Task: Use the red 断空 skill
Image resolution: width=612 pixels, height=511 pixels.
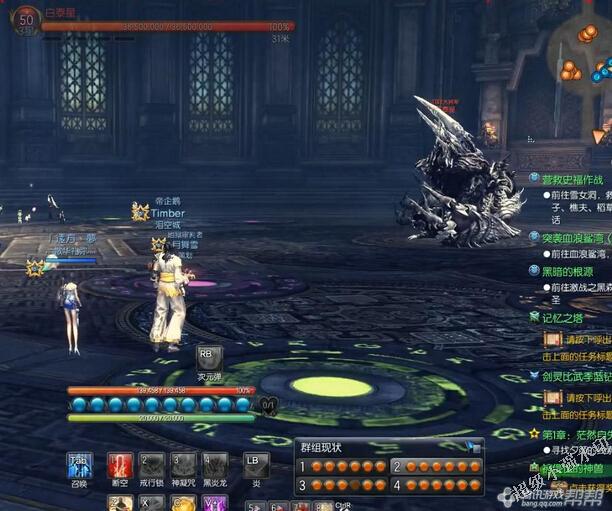Action: (x=120, y=465)
